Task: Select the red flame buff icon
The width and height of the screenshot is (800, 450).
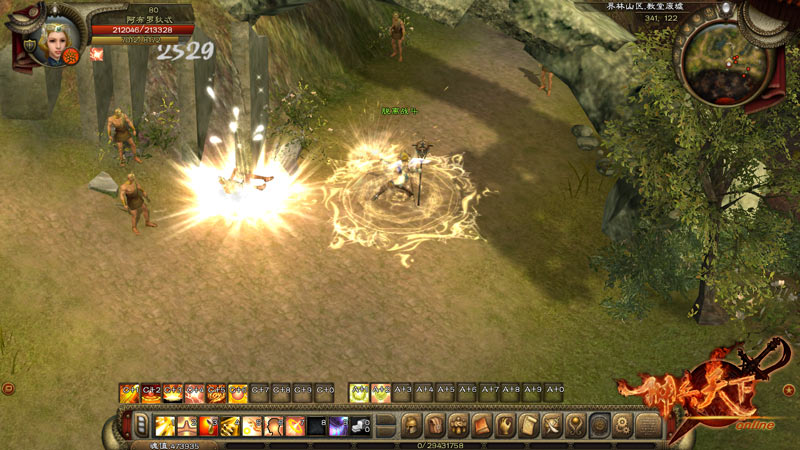Action: point(96,54)
